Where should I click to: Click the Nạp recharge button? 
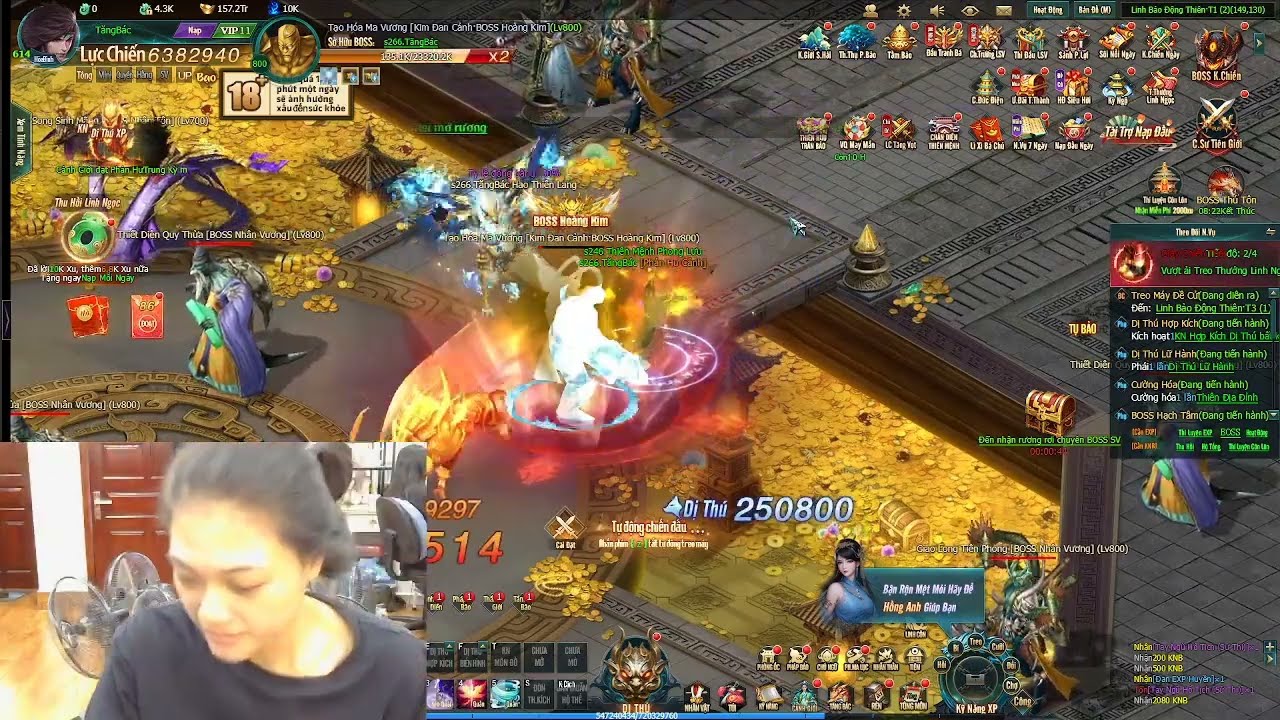click(194, 31)
